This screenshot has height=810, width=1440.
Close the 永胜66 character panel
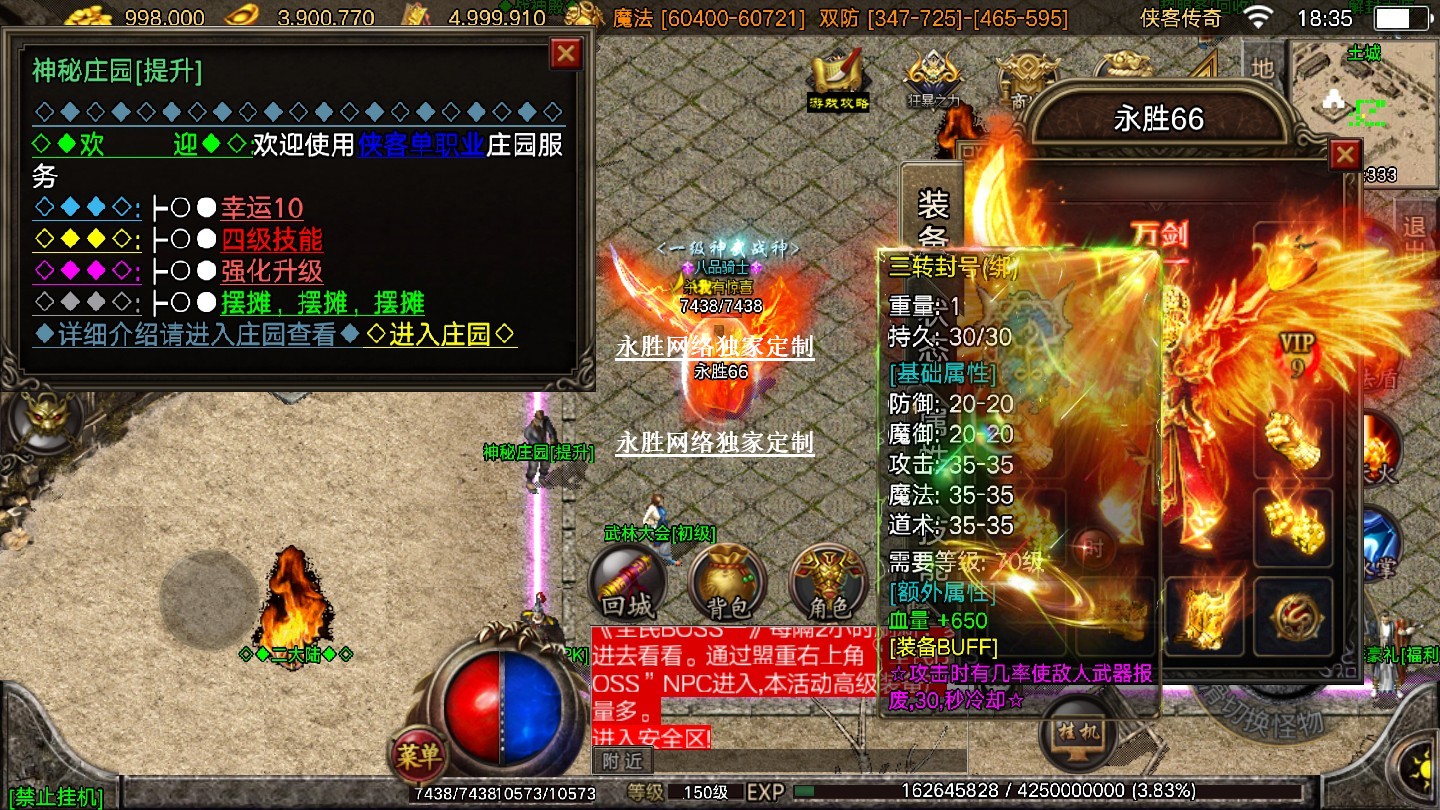1345,155
